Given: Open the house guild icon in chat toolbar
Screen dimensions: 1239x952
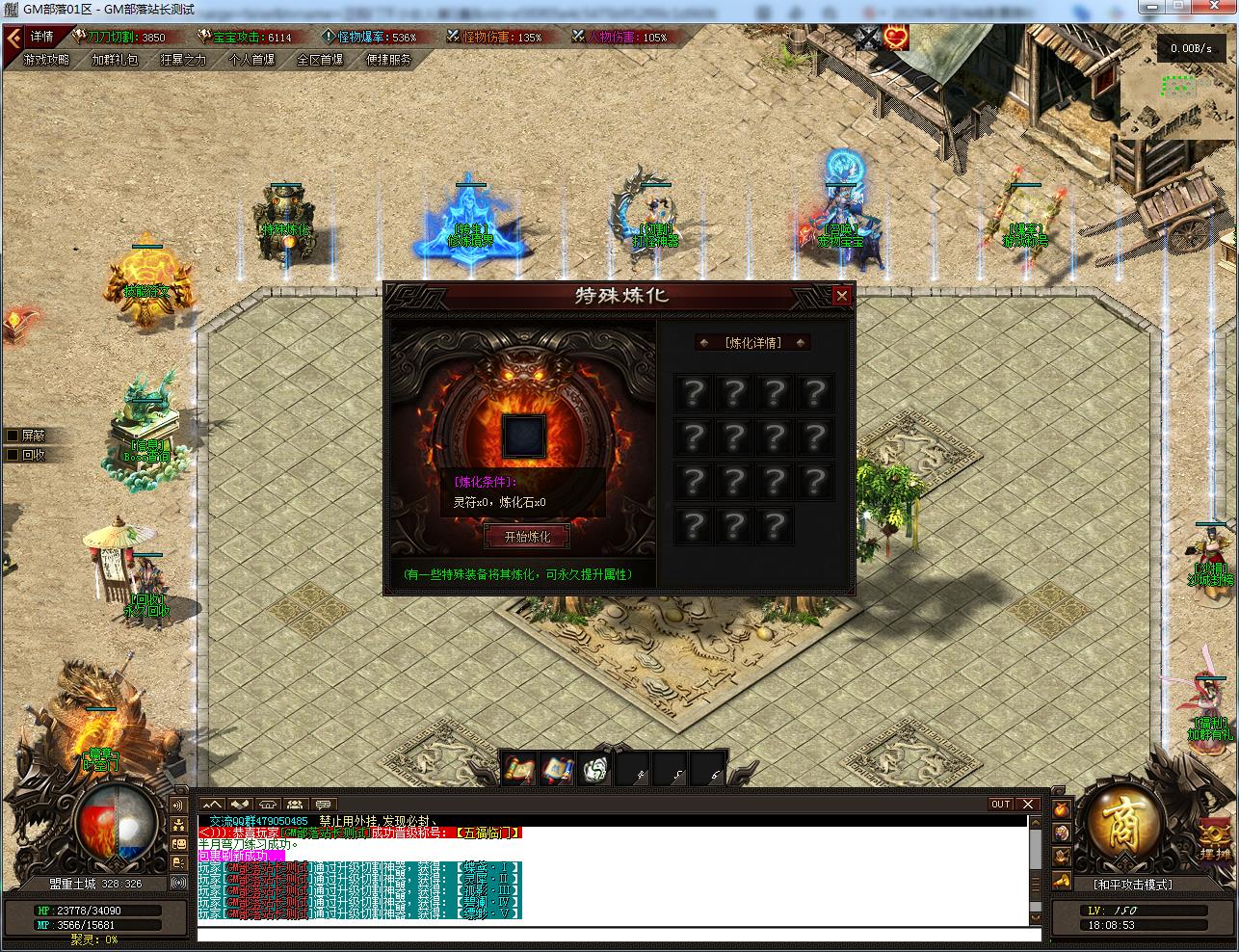Looking at the screenshot, I should 268,805.
